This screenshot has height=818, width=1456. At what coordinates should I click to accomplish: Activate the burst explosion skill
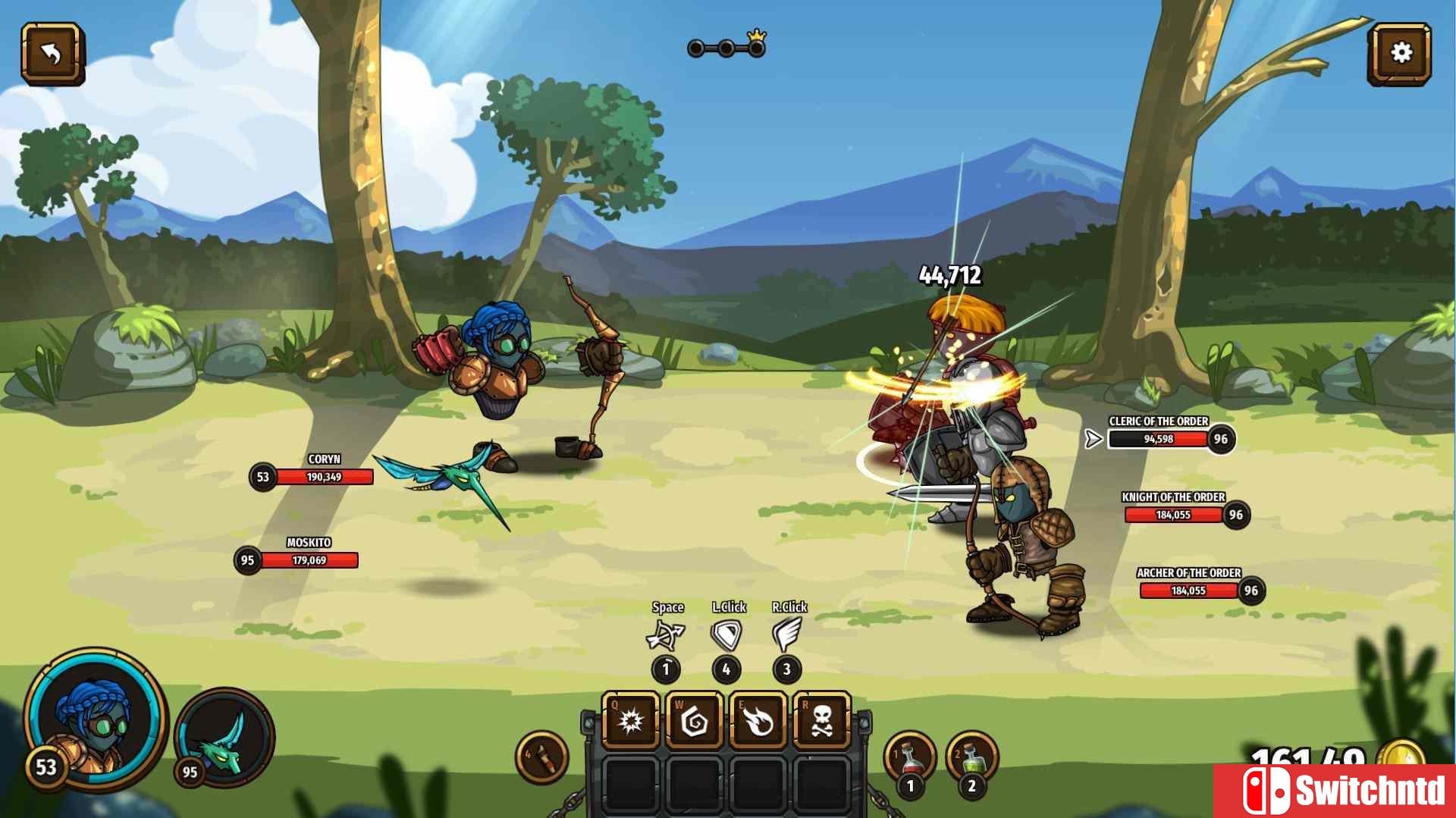631,721
